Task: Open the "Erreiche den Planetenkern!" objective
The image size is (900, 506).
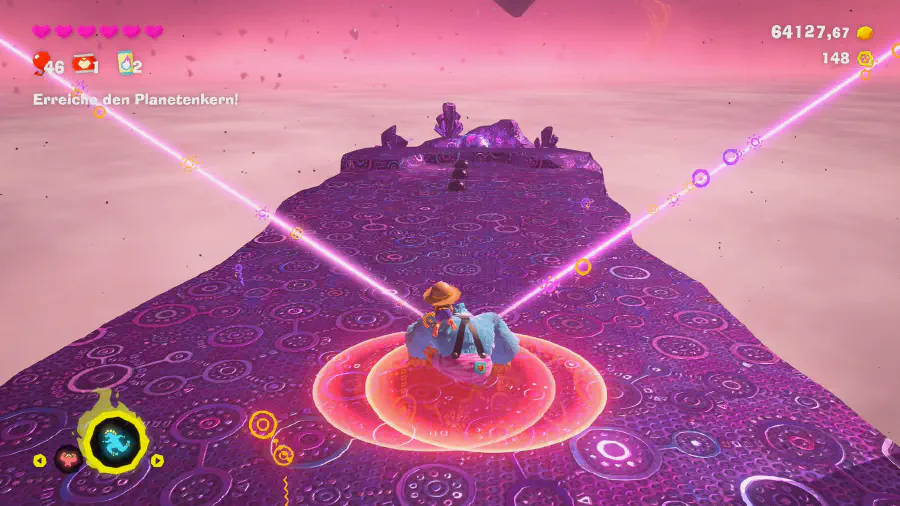Action: [135, 99]
